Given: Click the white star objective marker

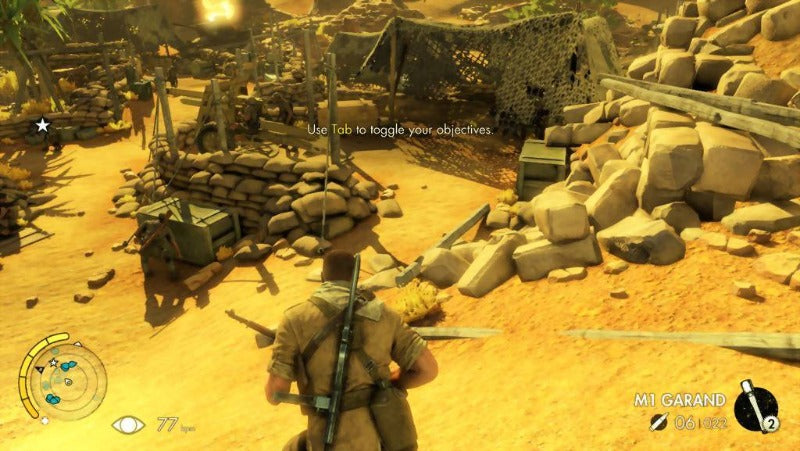Looking at the screenshot, I should point(42,125).
